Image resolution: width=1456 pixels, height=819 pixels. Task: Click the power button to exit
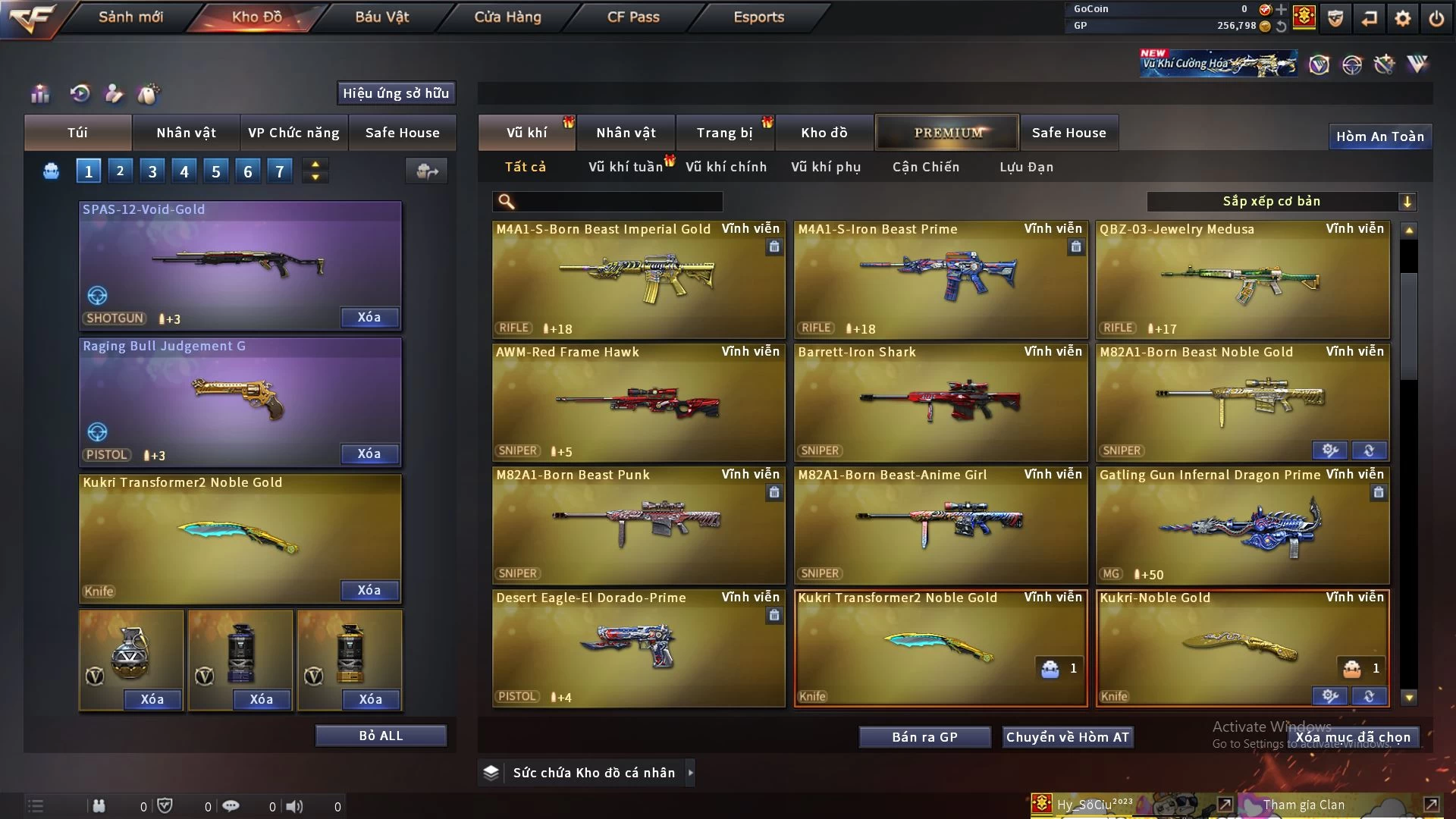1436,18
